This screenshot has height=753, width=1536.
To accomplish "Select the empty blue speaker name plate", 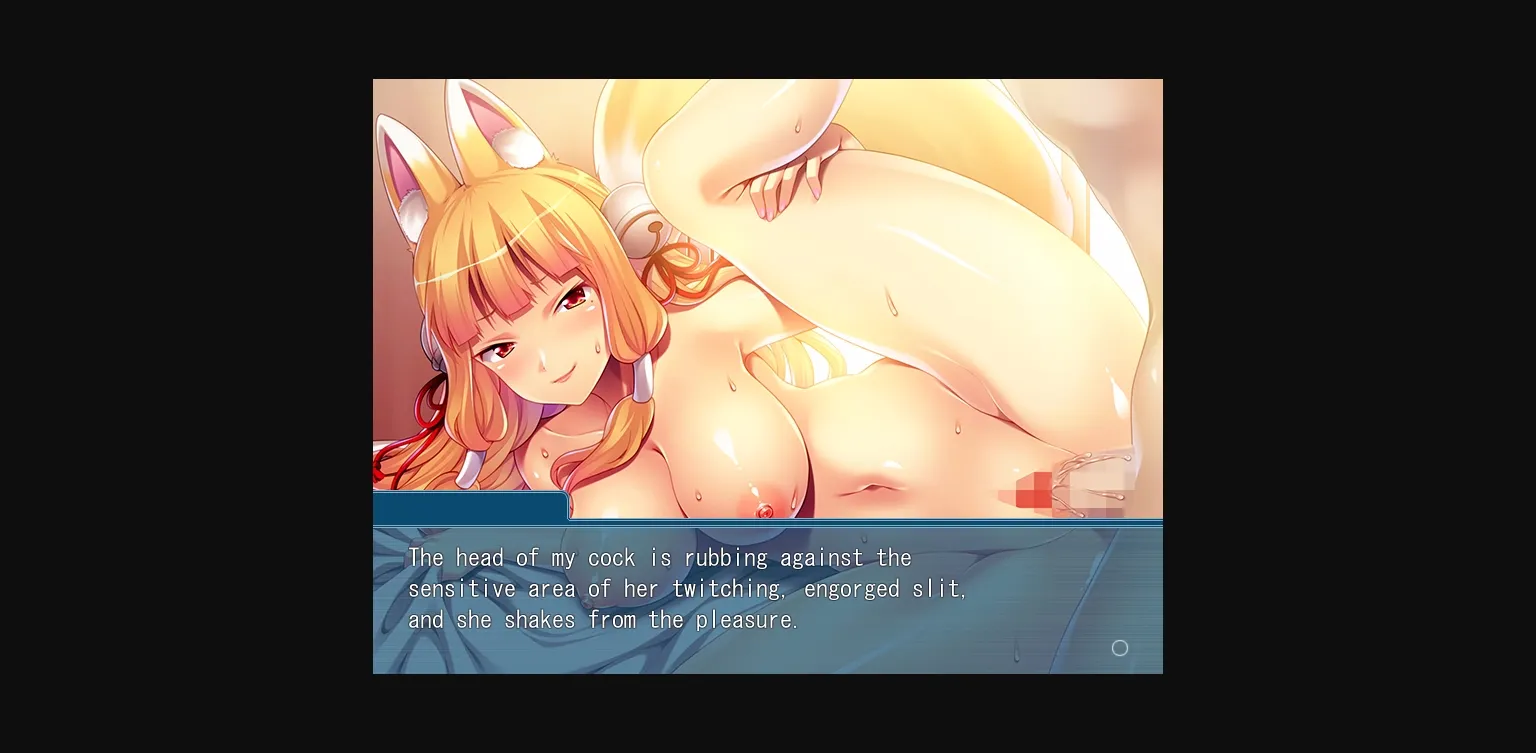I will click(470, 505).
